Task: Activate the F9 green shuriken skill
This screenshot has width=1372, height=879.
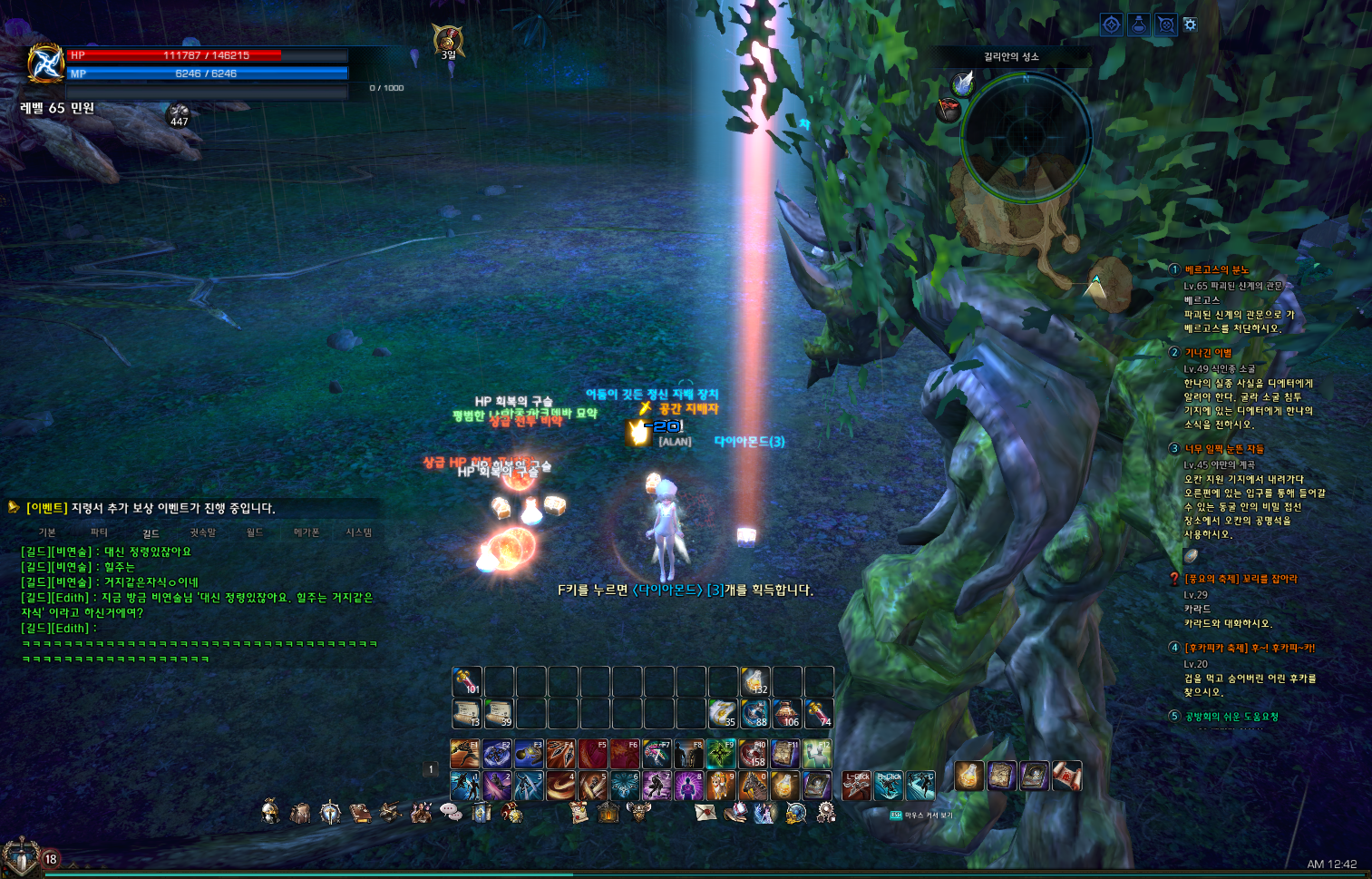Action: 721,754
